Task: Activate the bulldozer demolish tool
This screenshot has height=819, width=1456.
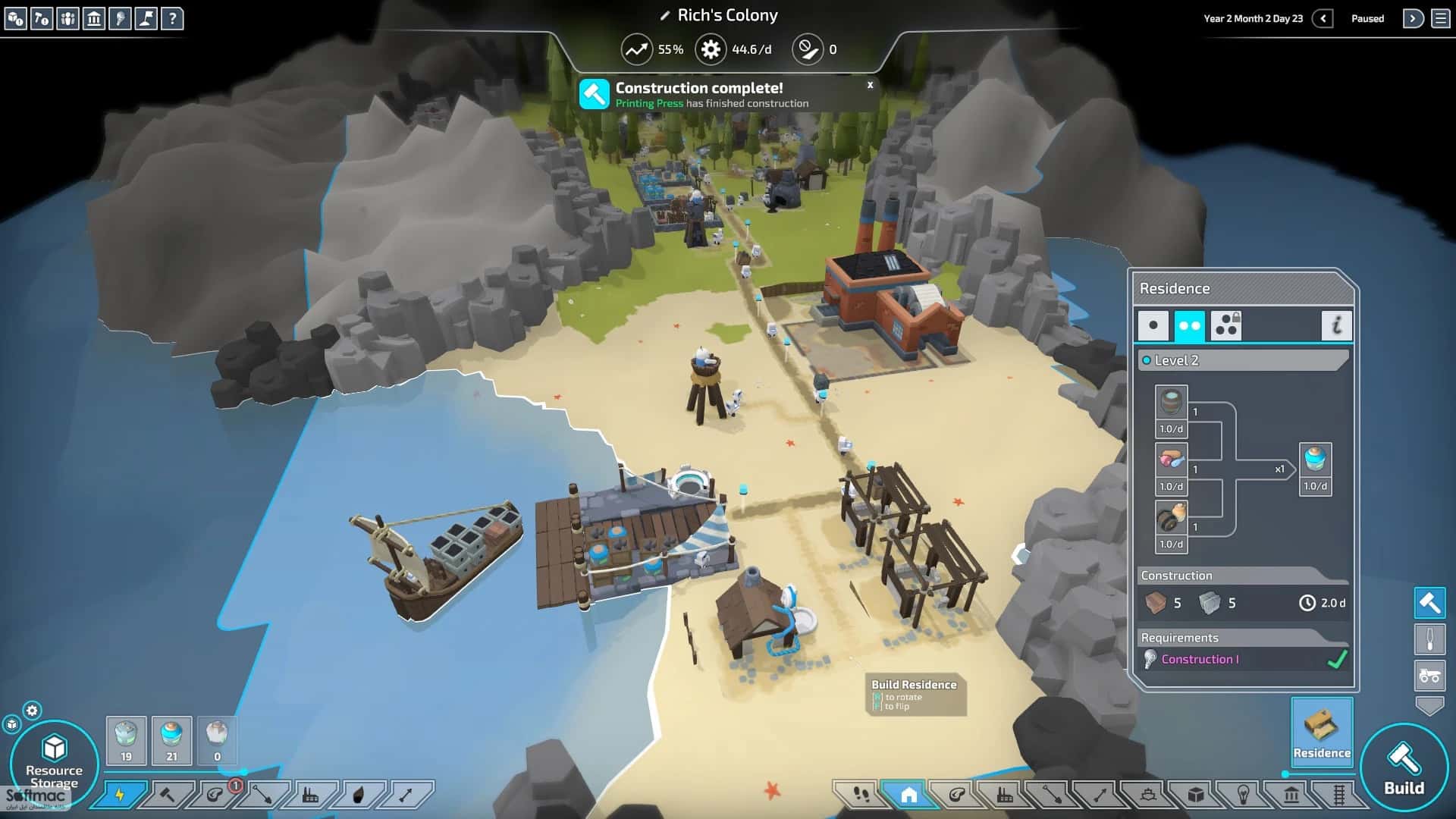Action: pos(1429,674)
